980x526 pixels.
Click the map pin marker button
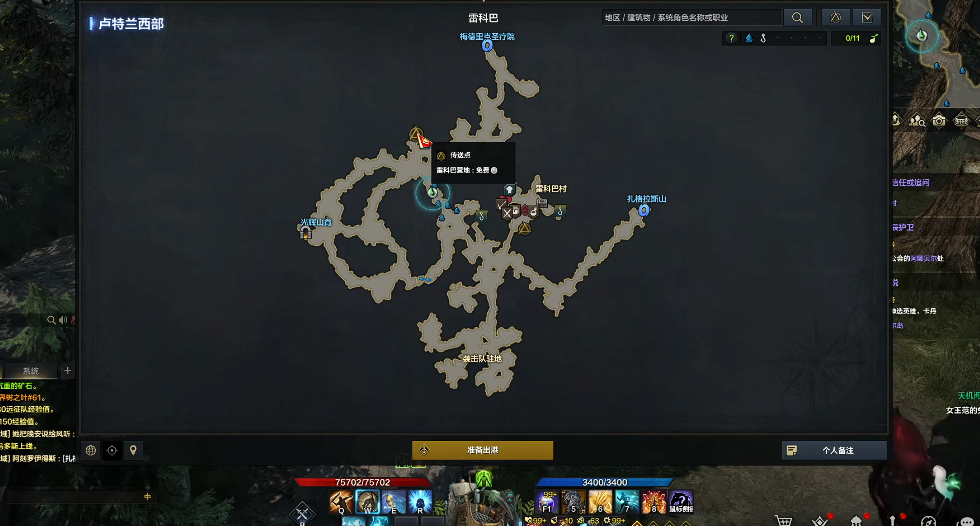[x=133, y=450]
